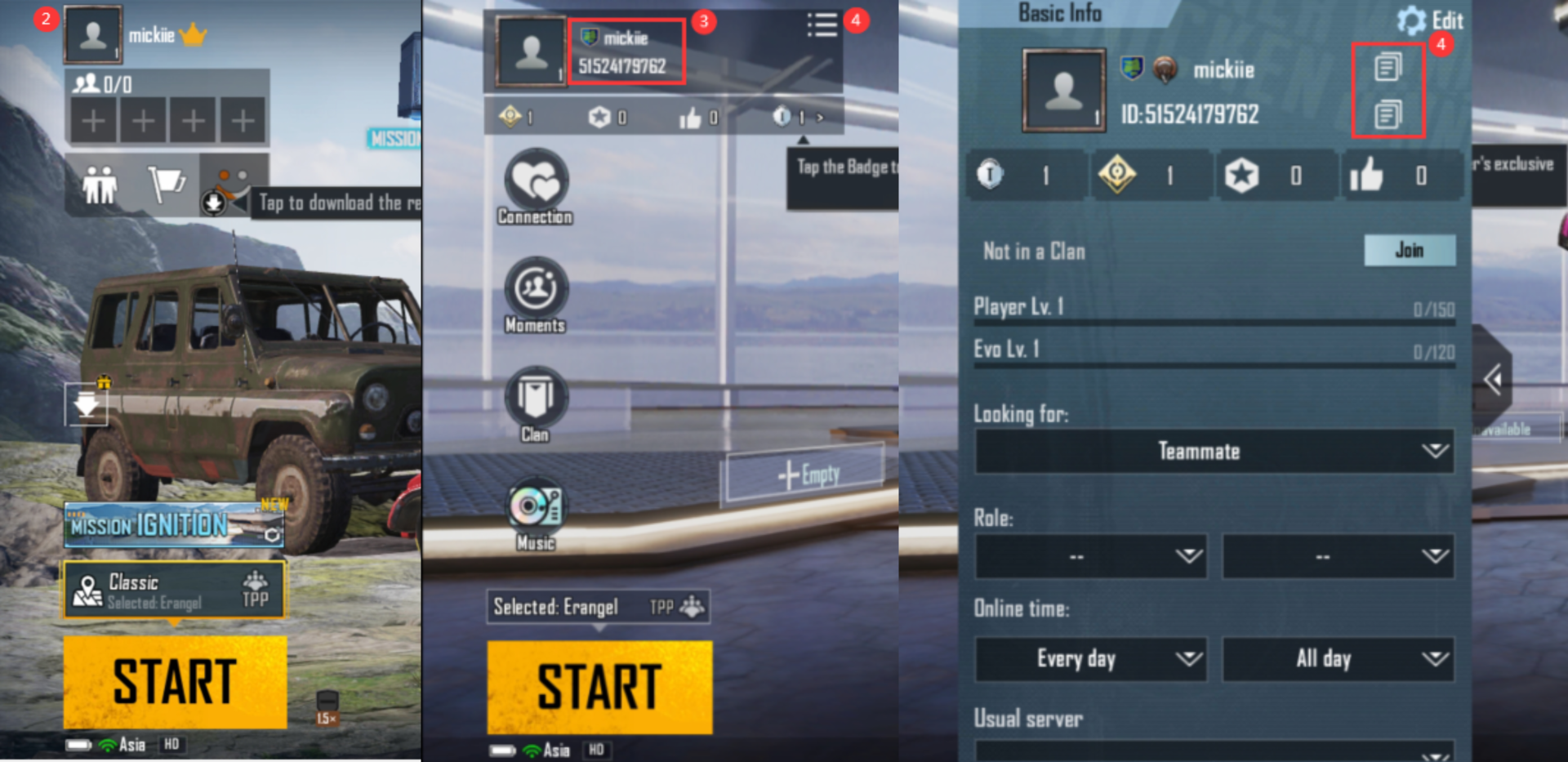Screen dimensions: 1568x762
Task: Copy the player ID with its copy icon
Action: [x=1388, y=114]
